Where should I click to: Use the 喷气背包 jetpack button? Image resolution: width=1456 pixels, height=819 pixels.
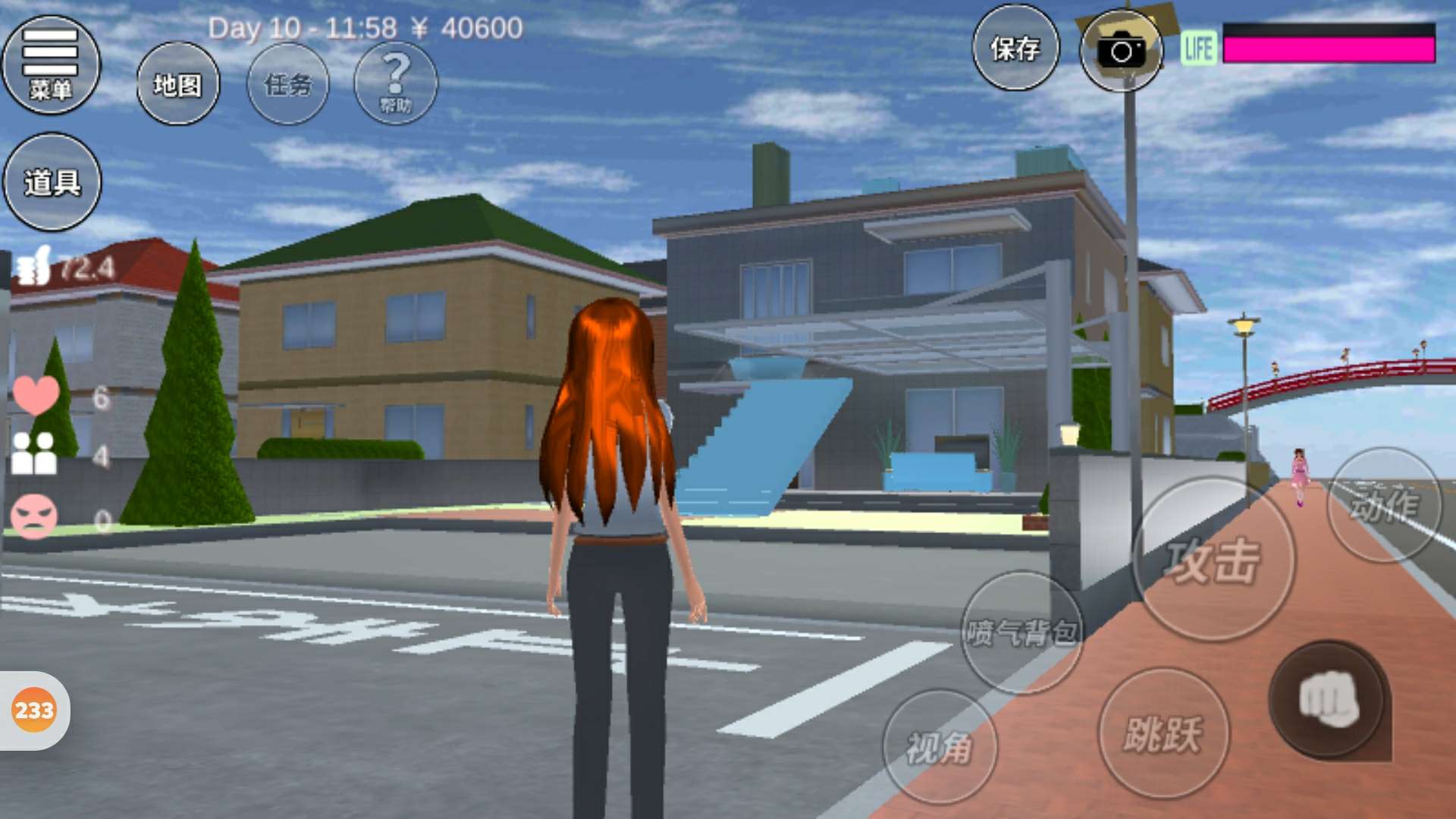coord(1021,632)
